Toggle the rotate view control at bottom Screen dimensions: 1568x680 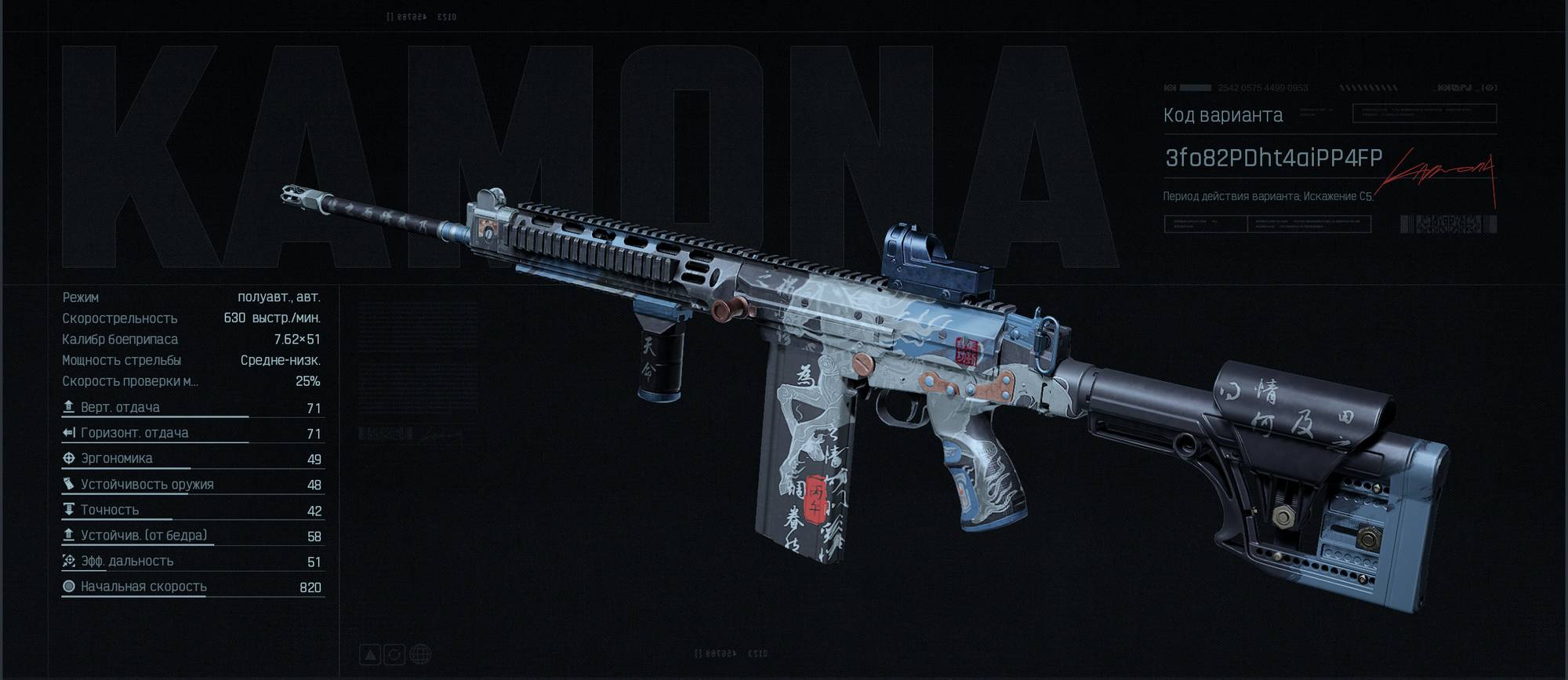[394, 655]
